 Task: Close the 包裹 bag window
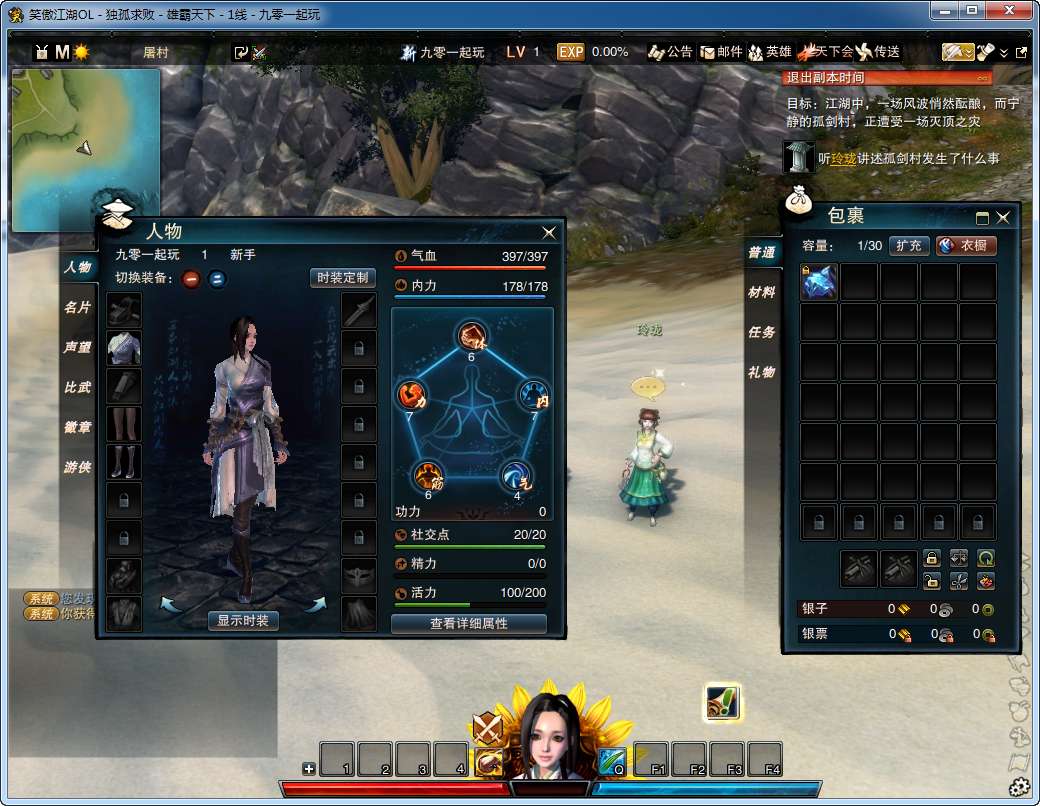pyautogui.click(x=1003, y=217)
